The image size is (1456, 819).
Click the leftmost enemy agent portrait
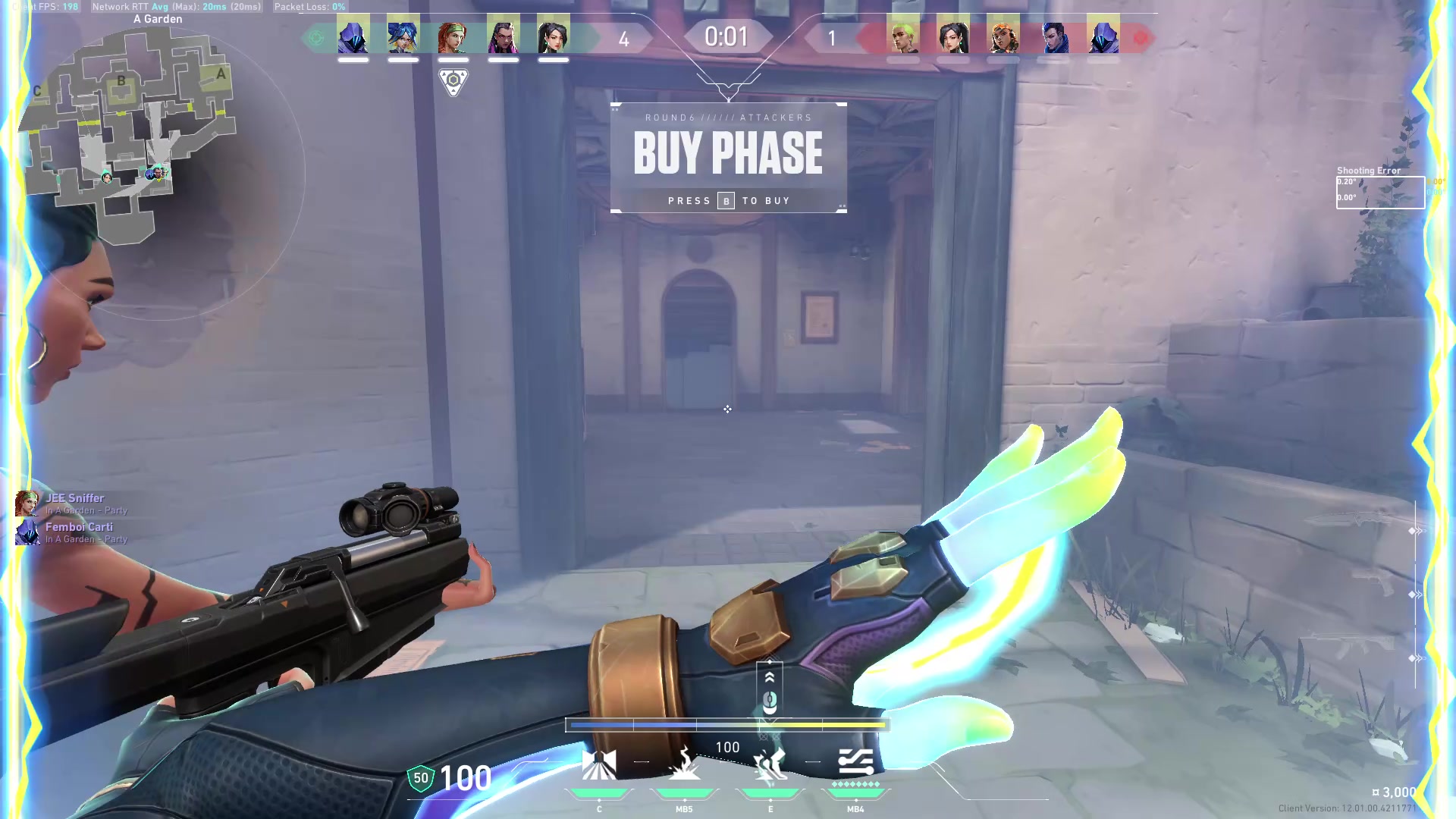905,36
